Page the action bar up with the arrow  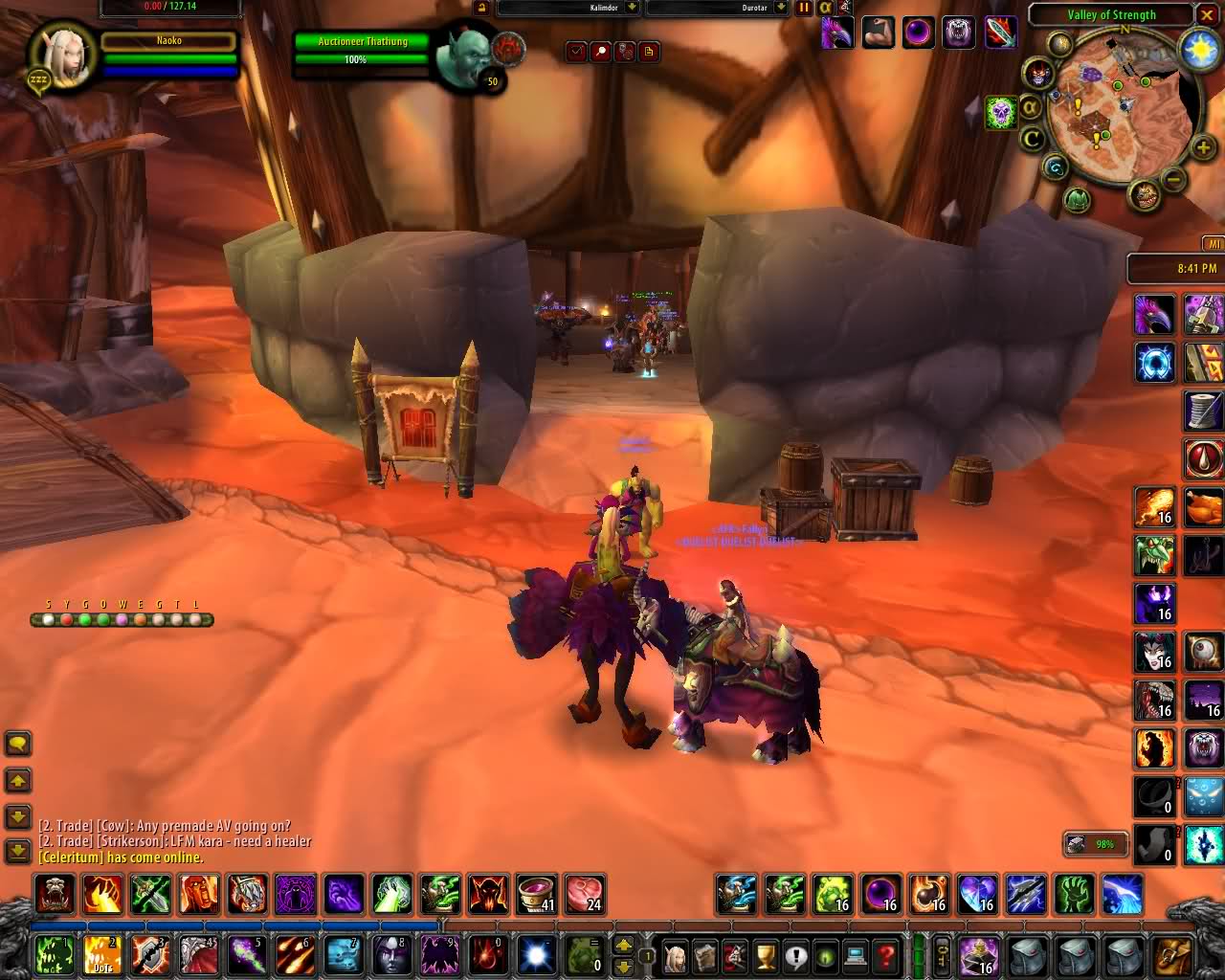coord(623,945)
